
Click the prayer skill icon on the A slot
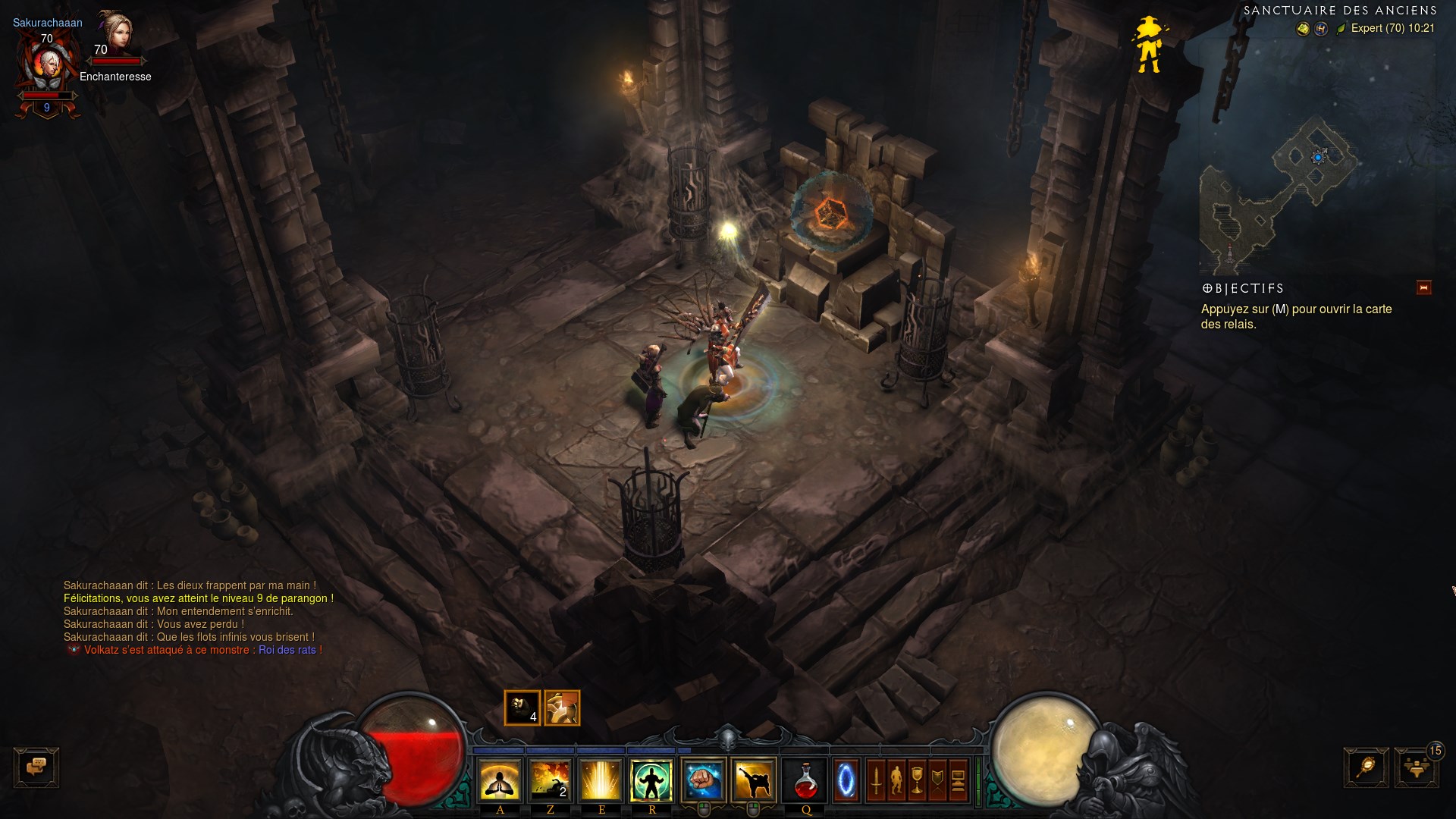point(499,780)
